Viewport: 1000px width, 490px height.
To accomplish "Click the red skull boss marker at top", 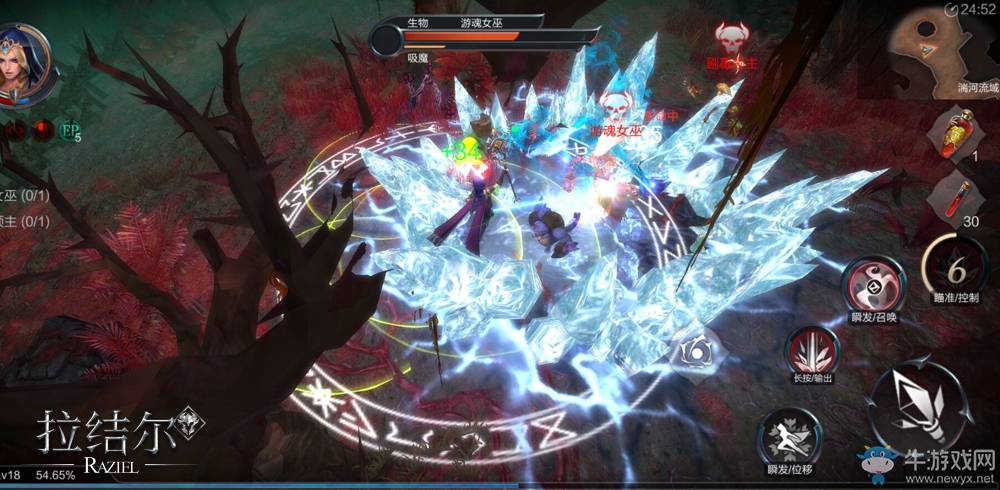I will [733, 40].
